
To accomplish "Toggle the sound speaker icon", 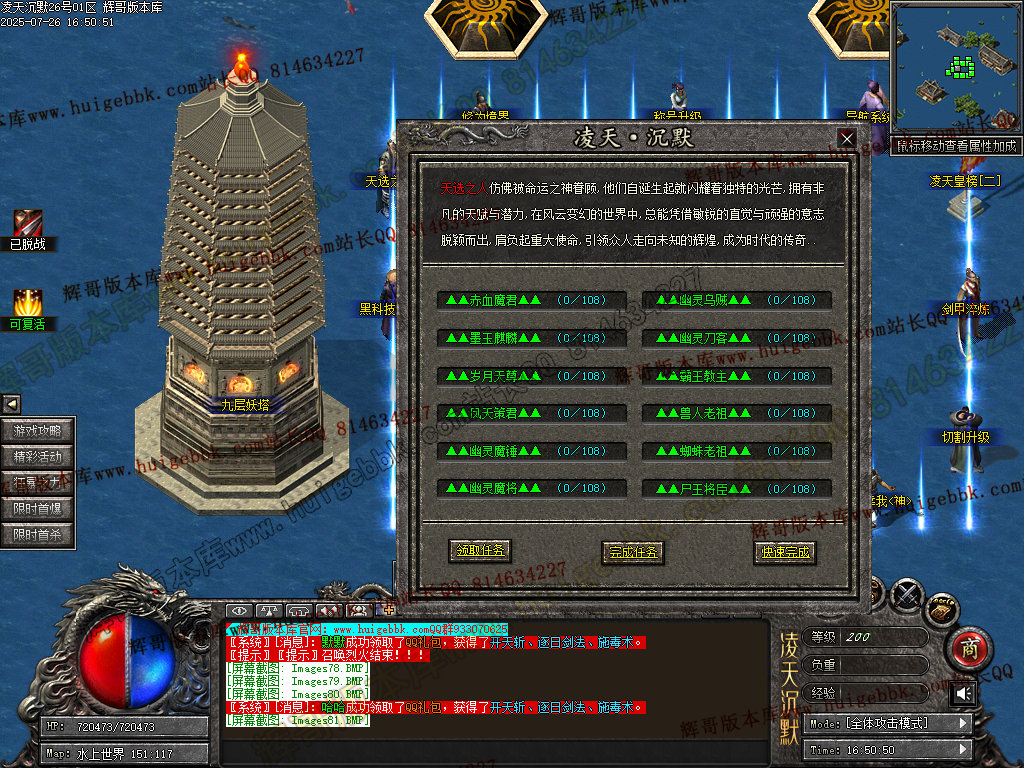I will point(964,693).
